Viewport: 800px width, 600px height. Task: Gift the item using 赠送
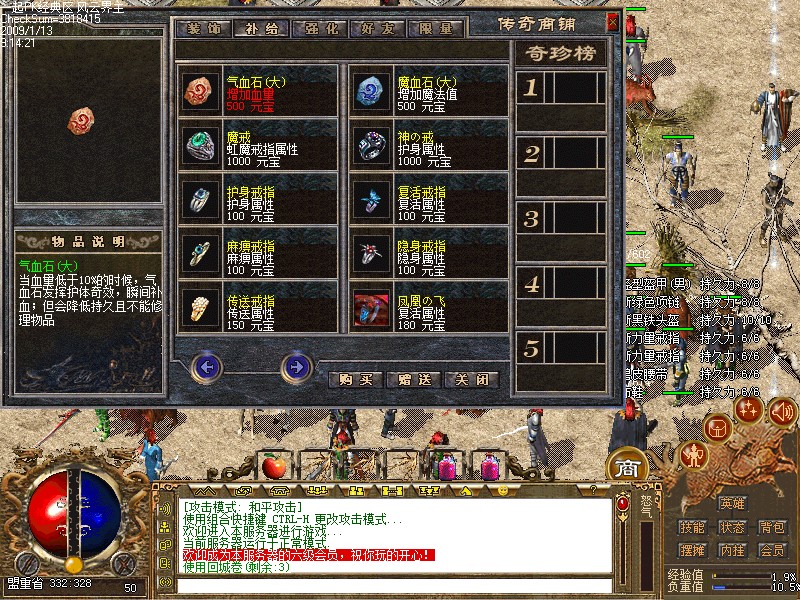(414, 380)
